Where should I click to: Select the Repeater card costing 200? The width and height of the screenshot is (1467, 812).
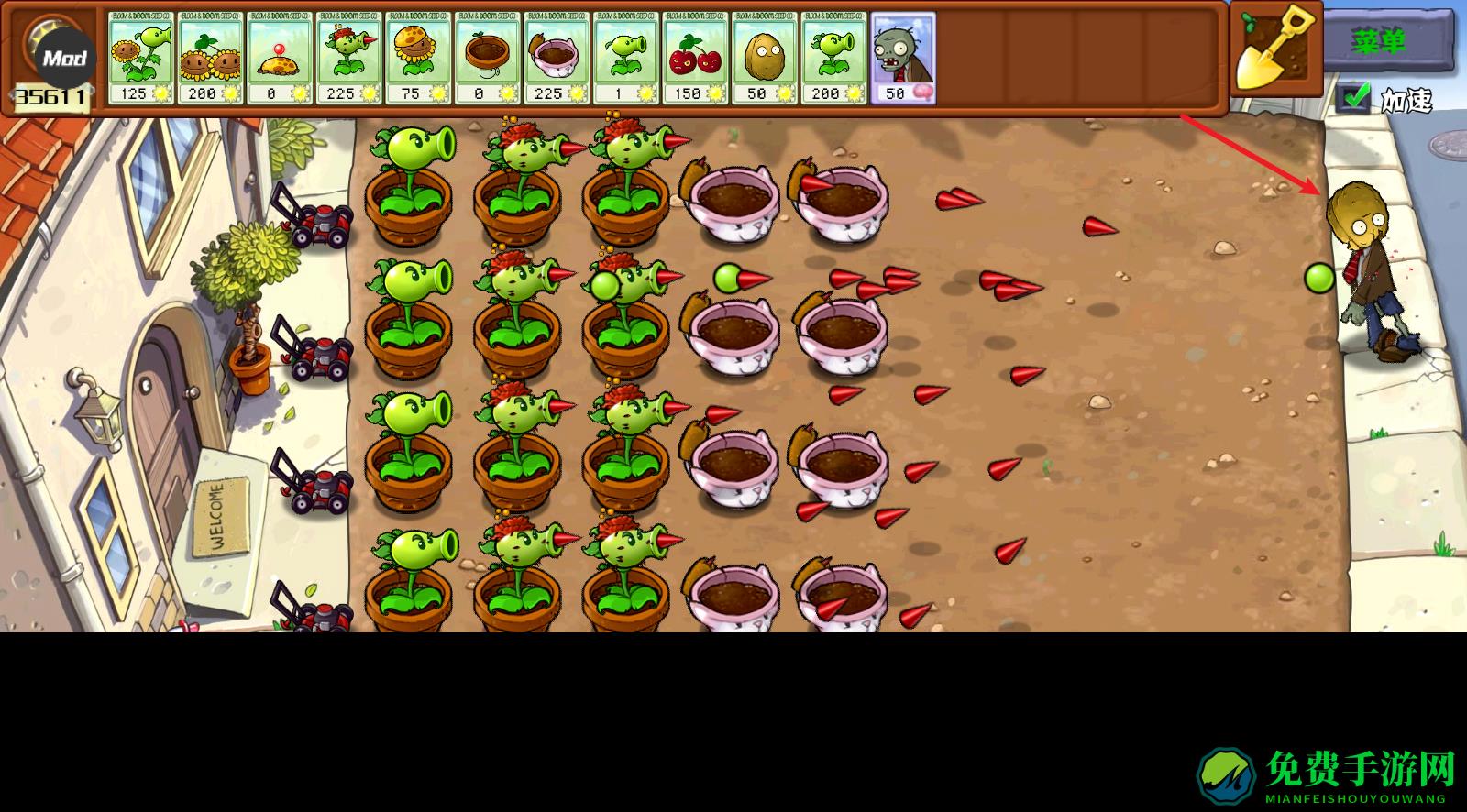point(834,57)
